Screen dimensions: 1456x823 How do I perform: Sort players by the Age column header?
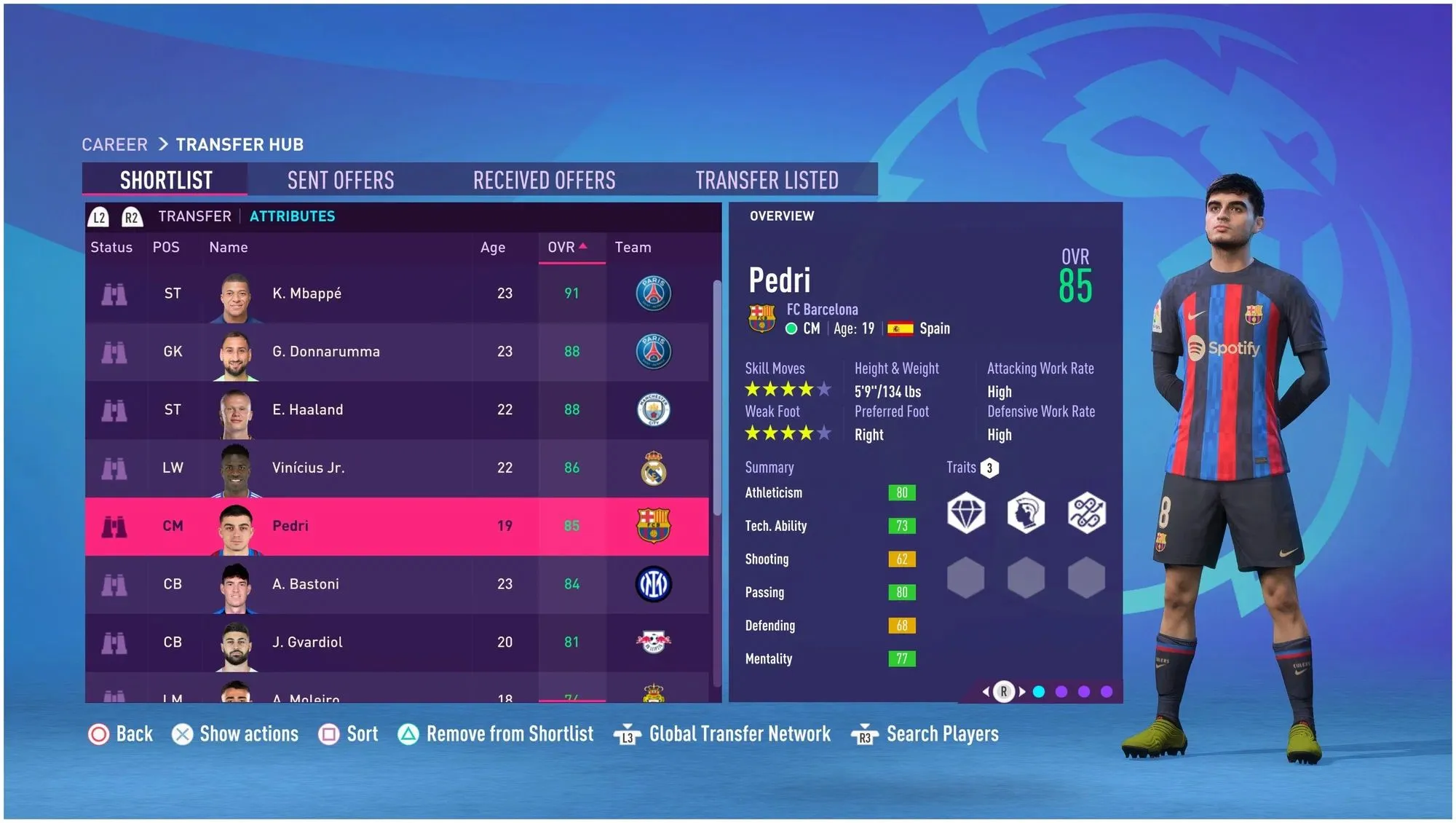click(x=493, y=248)
